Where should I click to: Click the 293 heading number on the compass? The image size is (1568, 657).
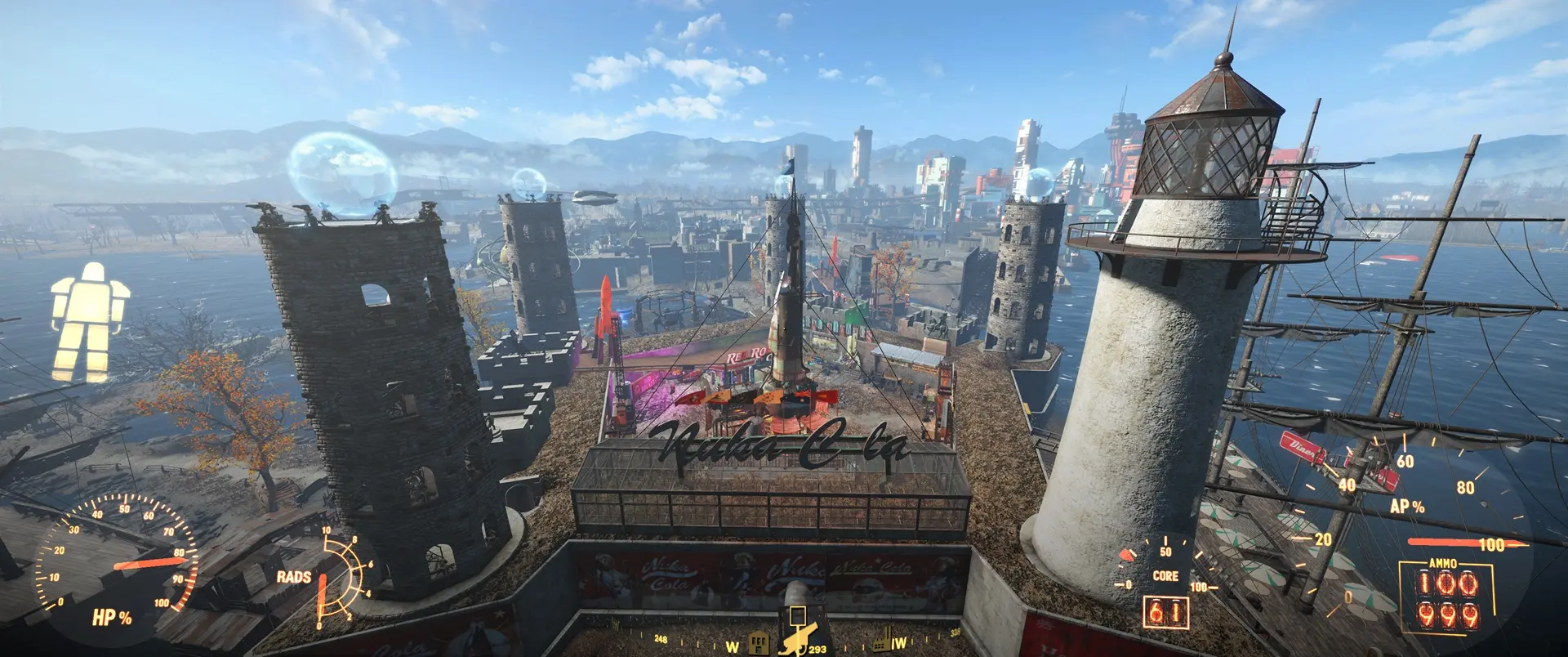click(x=817, y=650)
